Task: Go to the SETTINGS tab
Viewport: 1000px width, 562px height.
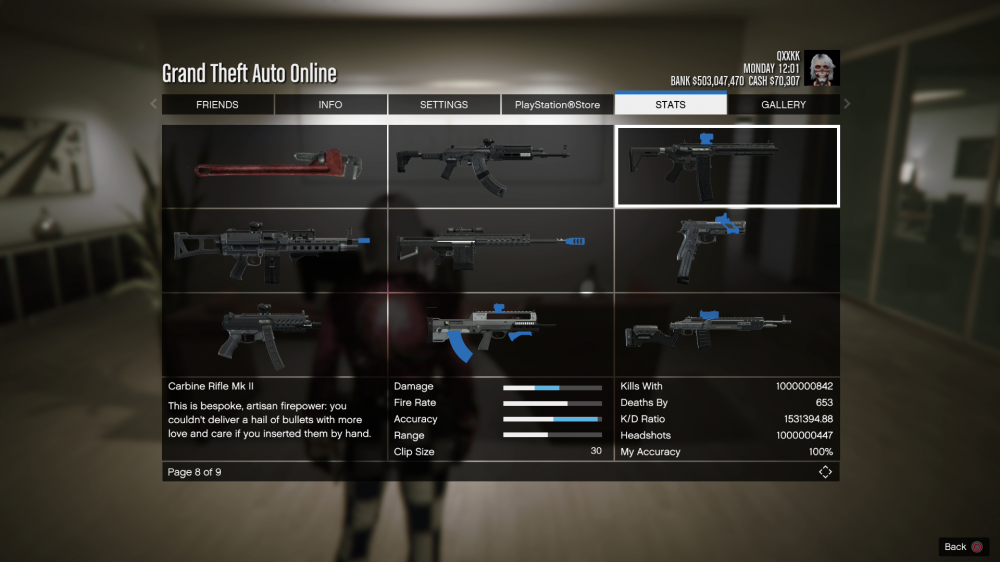Action: [x=444, y=105]
